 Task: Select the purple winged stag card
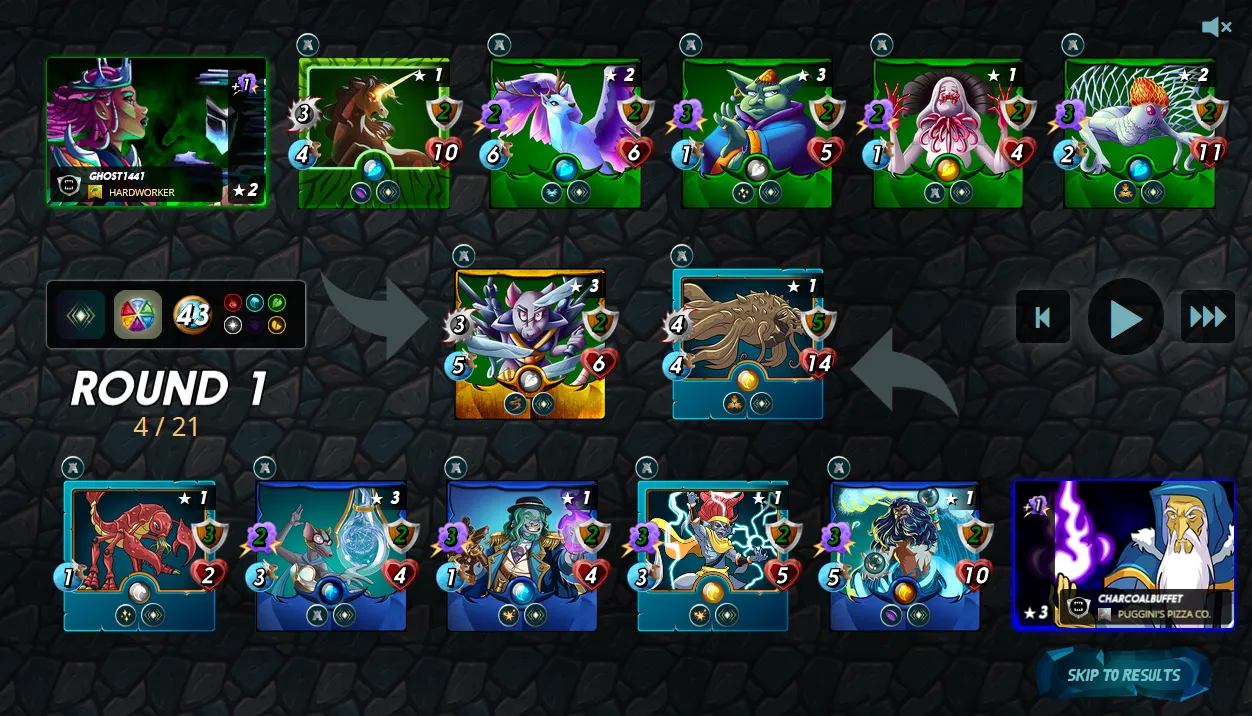[565, 132]
